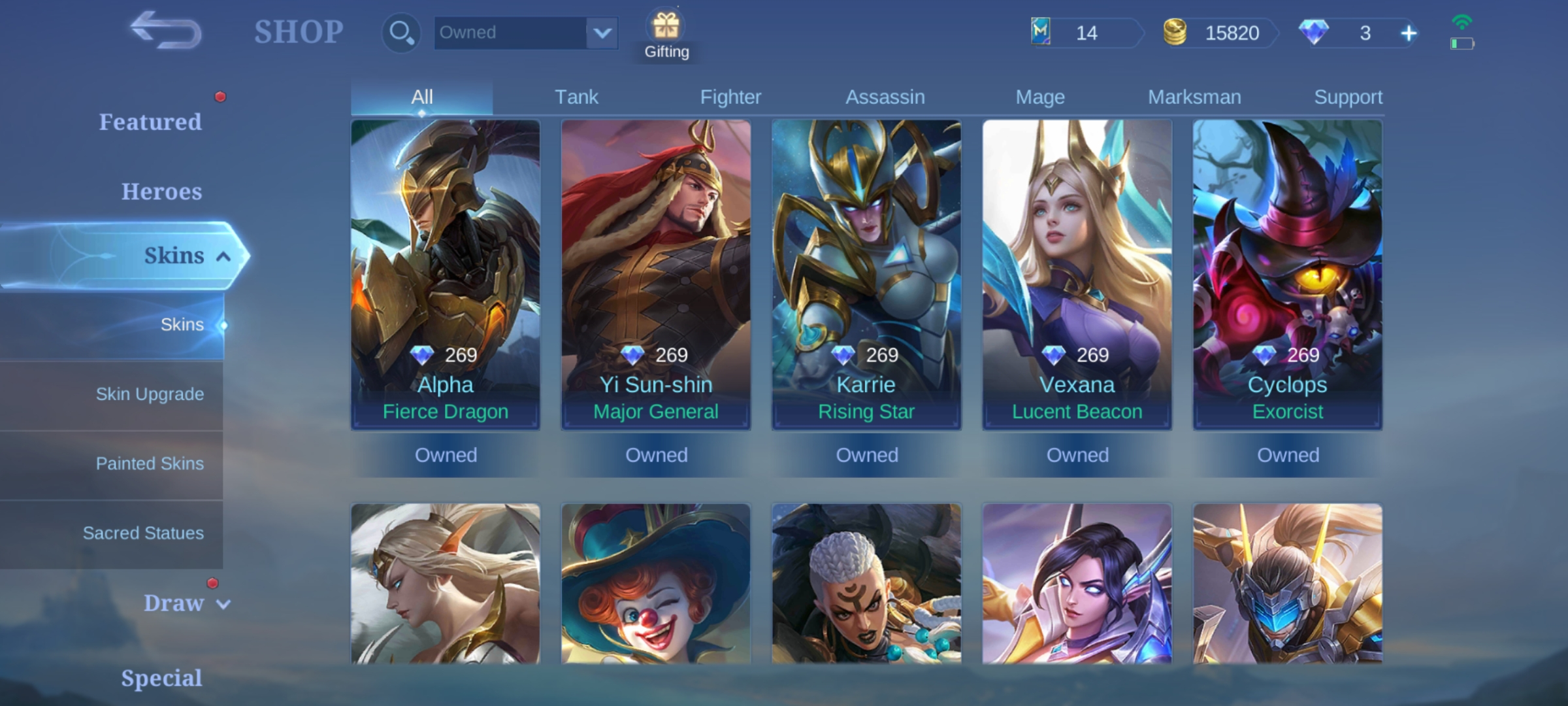Open the search magnifier icon
The width and height of the screenshot is (1568, 706).
[x=400, y=32]
